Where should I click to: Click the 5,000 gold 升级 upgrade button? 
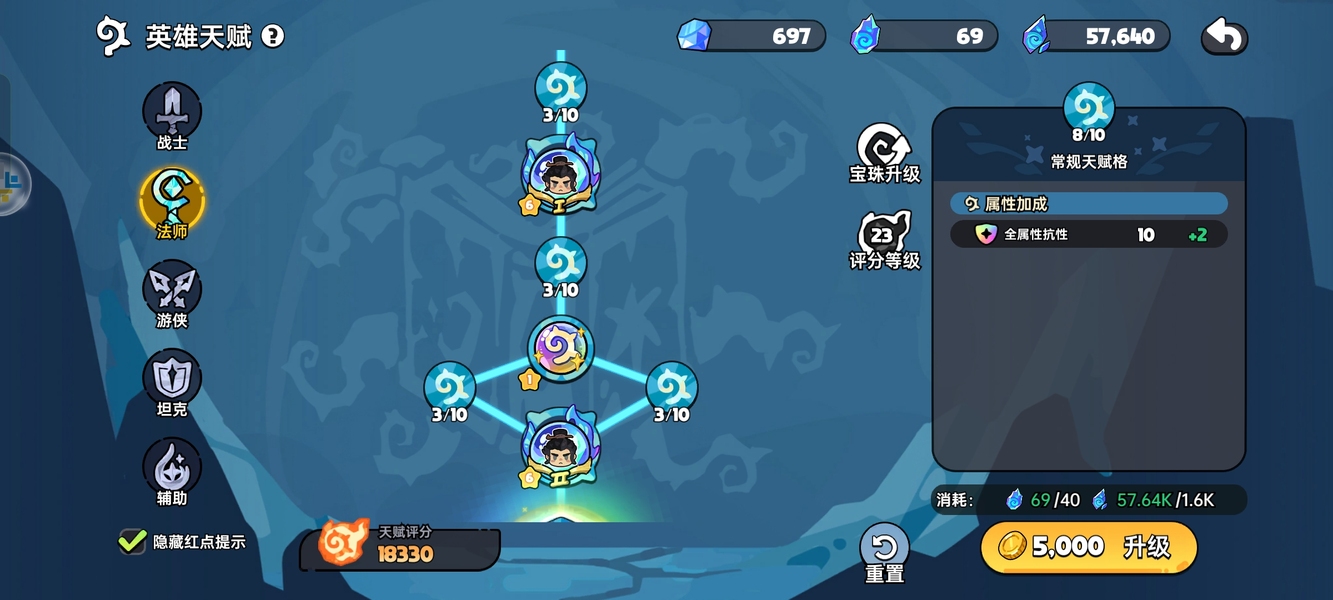(x=1088, y=547)
